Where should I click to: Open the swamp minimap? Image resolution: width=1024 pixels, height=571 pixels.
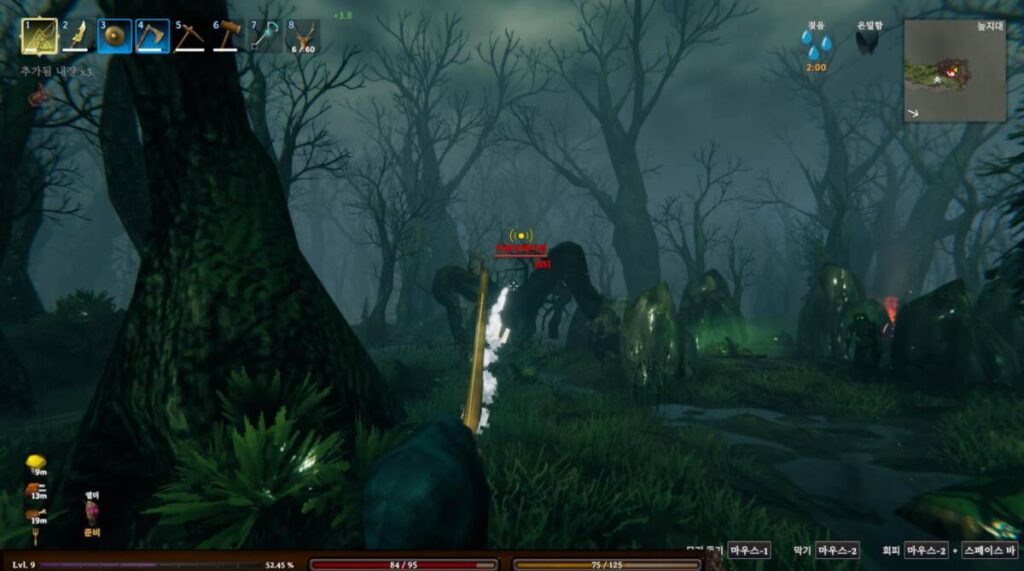(955, 71)
